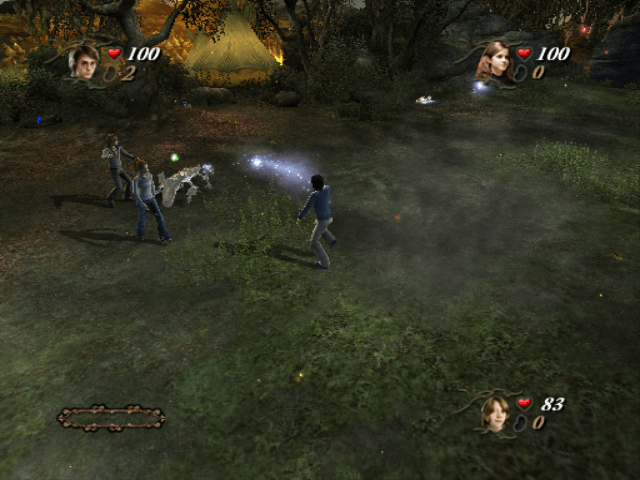Screen dimensions: 640x480
Task: Select Harry's portrait icon
Action: click(83, 62)
